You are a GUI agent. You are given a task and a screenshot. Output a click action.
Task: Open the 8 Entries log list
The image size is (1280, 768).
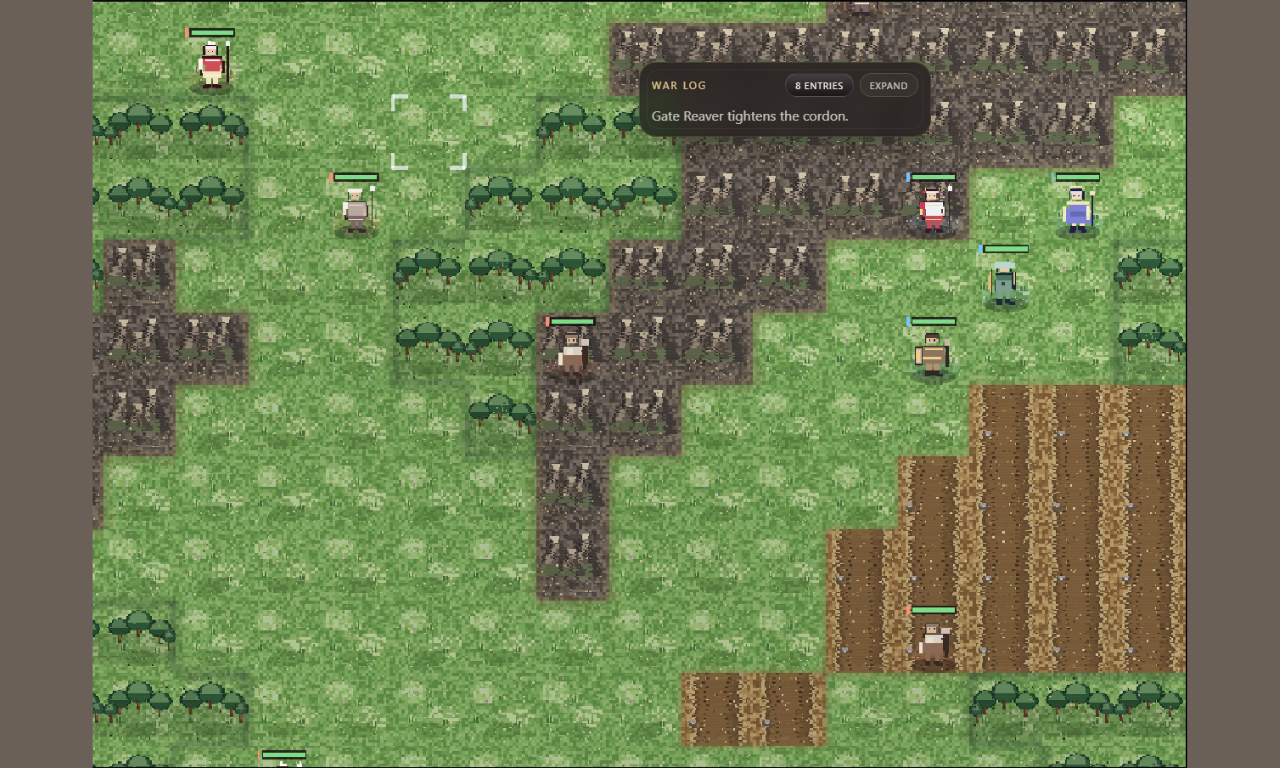tap(818, 86)
